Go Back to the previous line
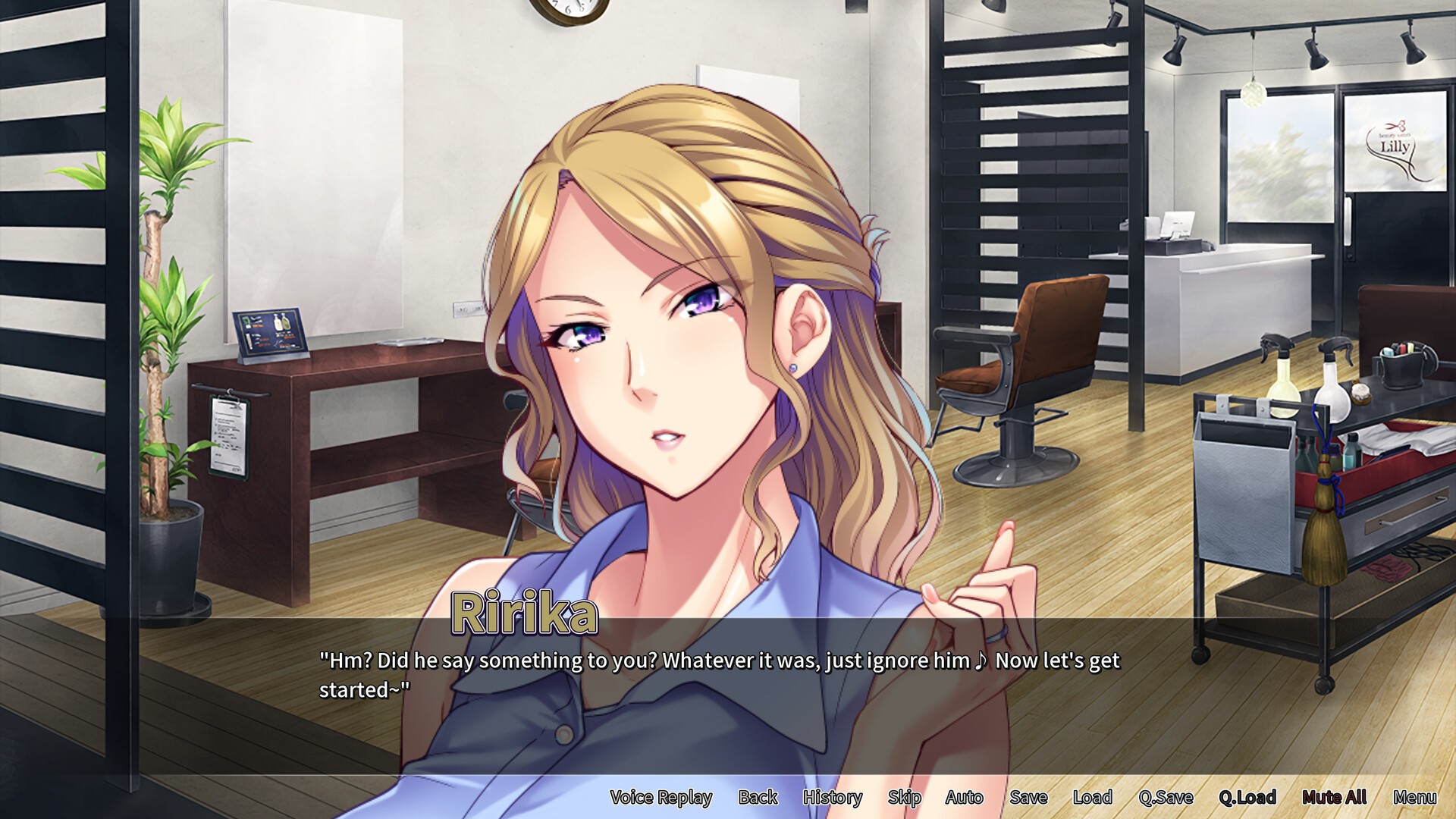The image size is (1456, 819). 758,797
